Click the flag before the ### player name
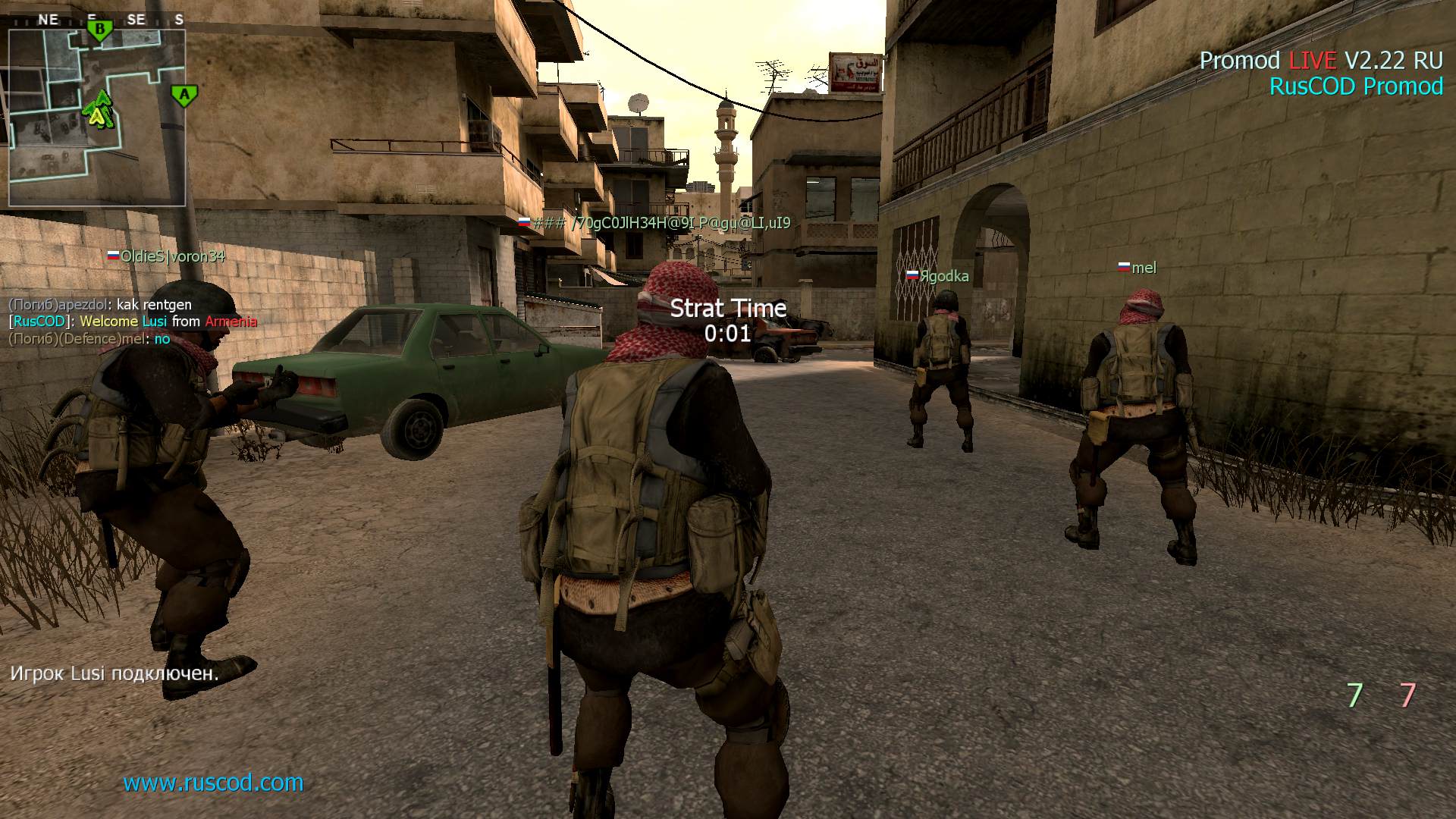Screen dimensions: 1456x819 click(523, 222)
